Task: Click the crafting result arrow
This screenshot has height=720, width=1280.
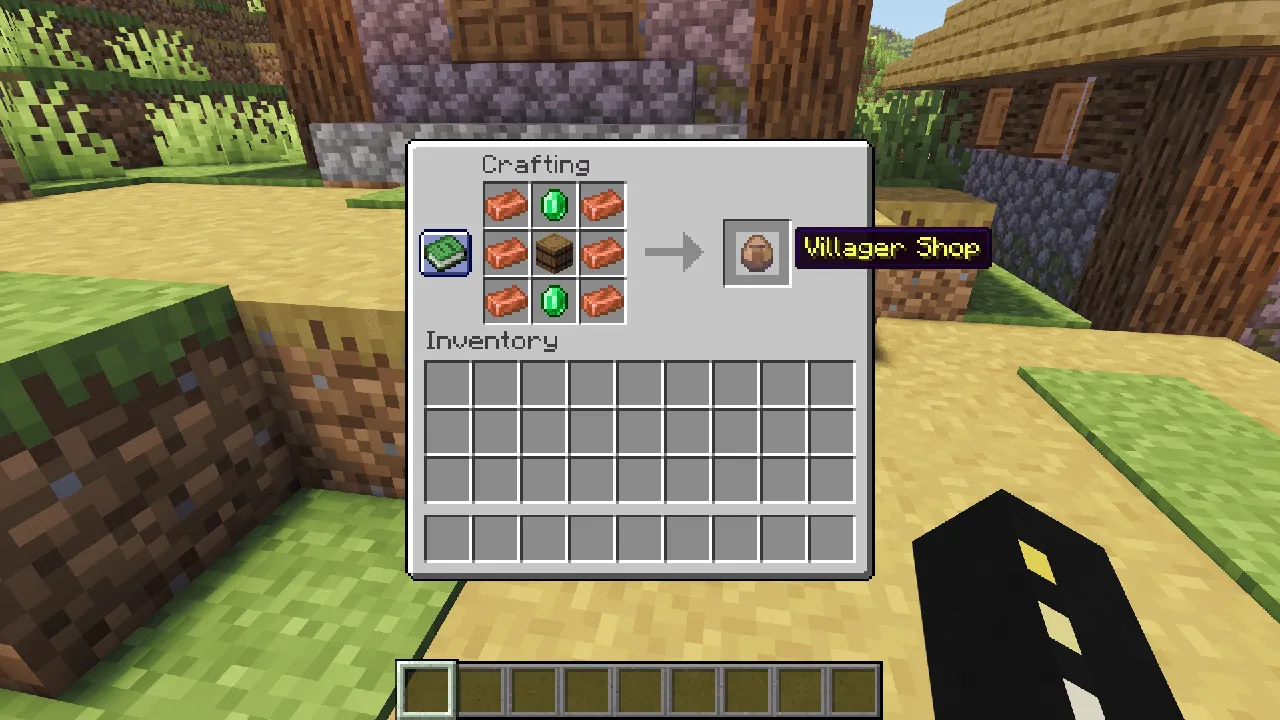Action: click(x=672, y=252)
